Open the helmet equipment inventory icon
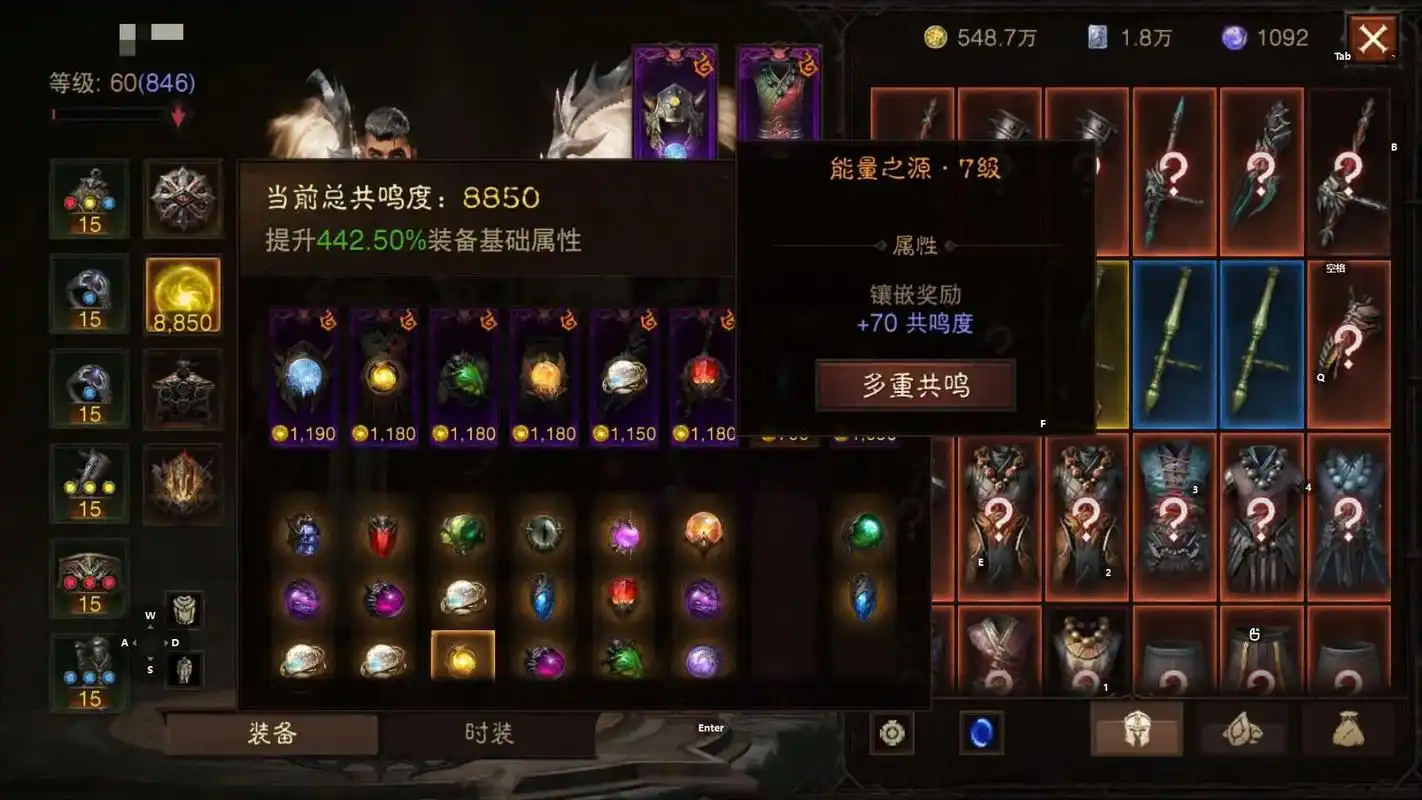The image size is (1422, 800). [1135, 731]
